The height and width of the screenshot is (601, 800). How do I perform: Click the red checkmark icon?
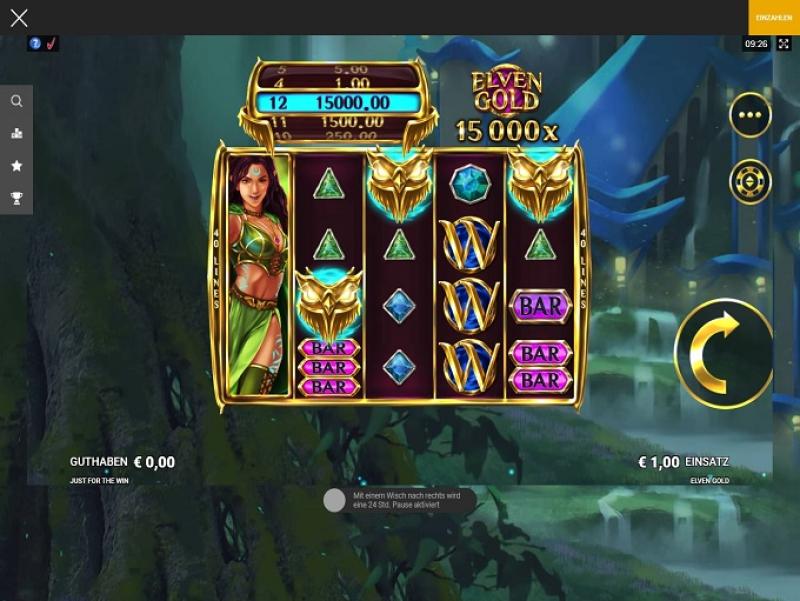pyautogui.click(x=51, y=43)
